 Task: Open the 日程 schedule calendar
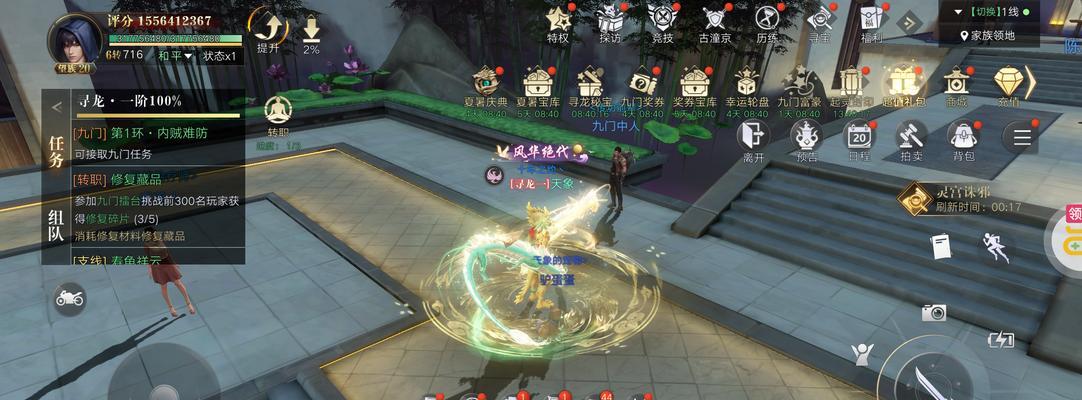[x=859, y=136]
